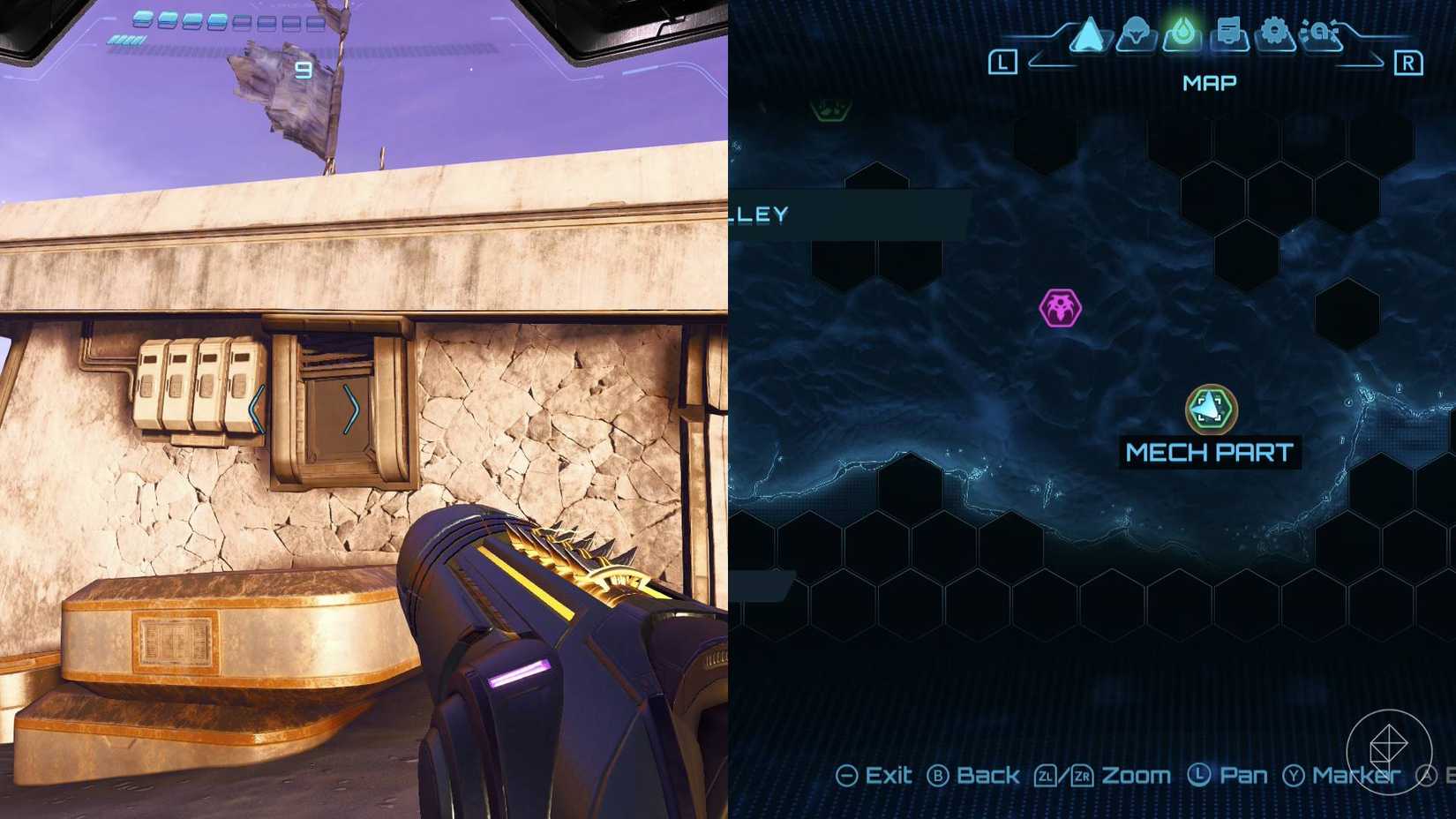Click the green MECH PART marker on the map
1456x819 pixels.
click(x=1212, y=409)
